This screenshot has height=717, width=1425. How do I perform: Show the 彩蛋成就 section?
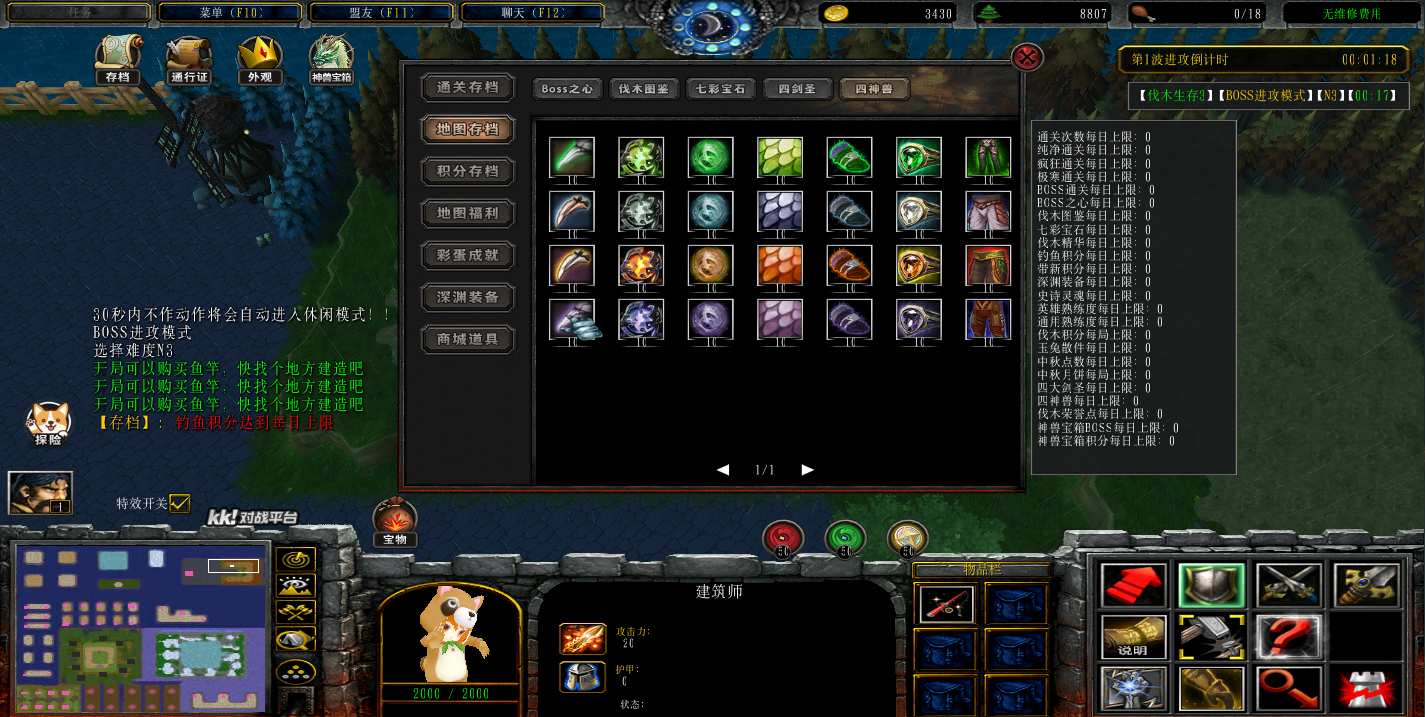coord(468,255)
